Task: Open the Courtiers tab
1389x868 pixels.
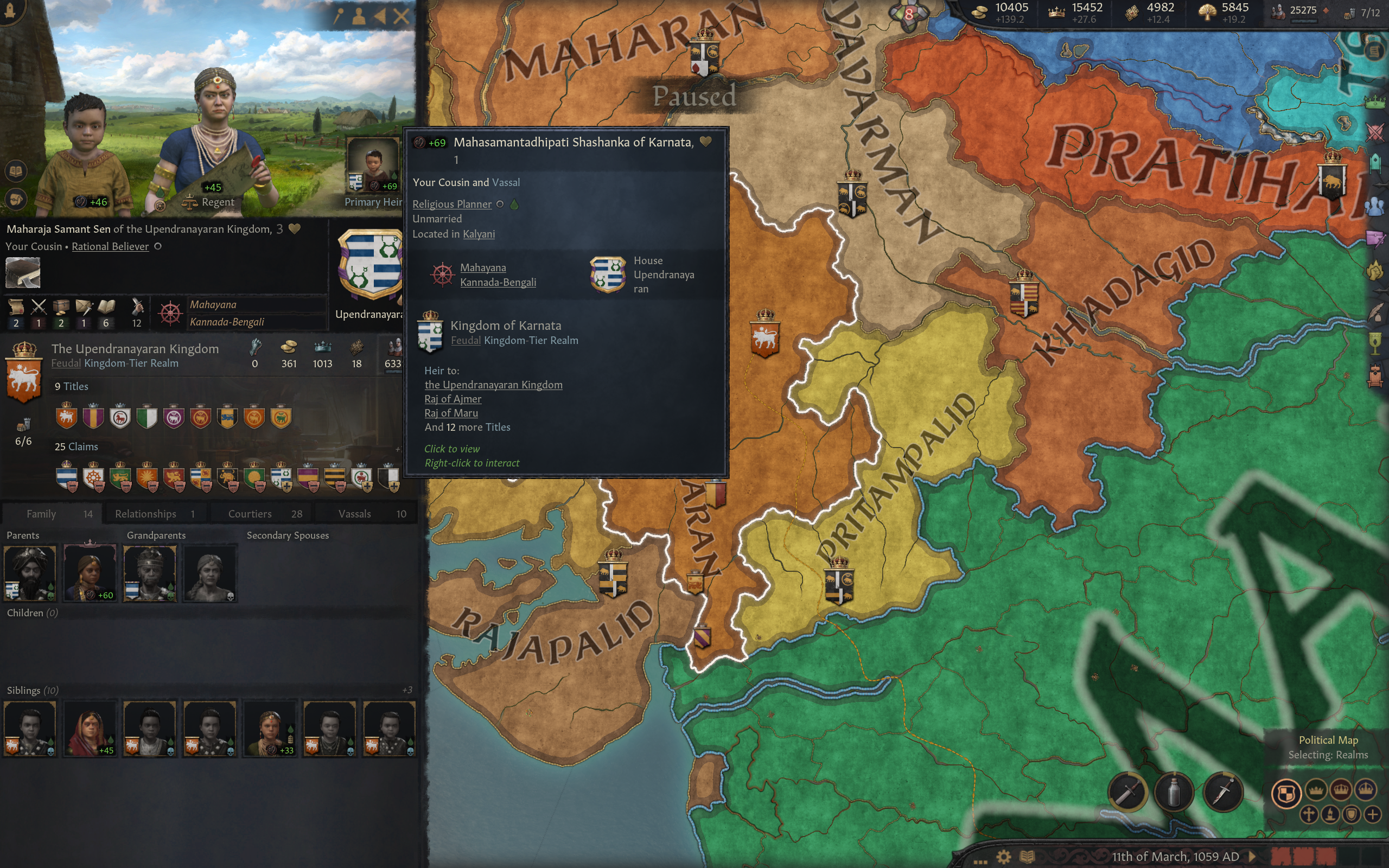Action: (264, 514)
